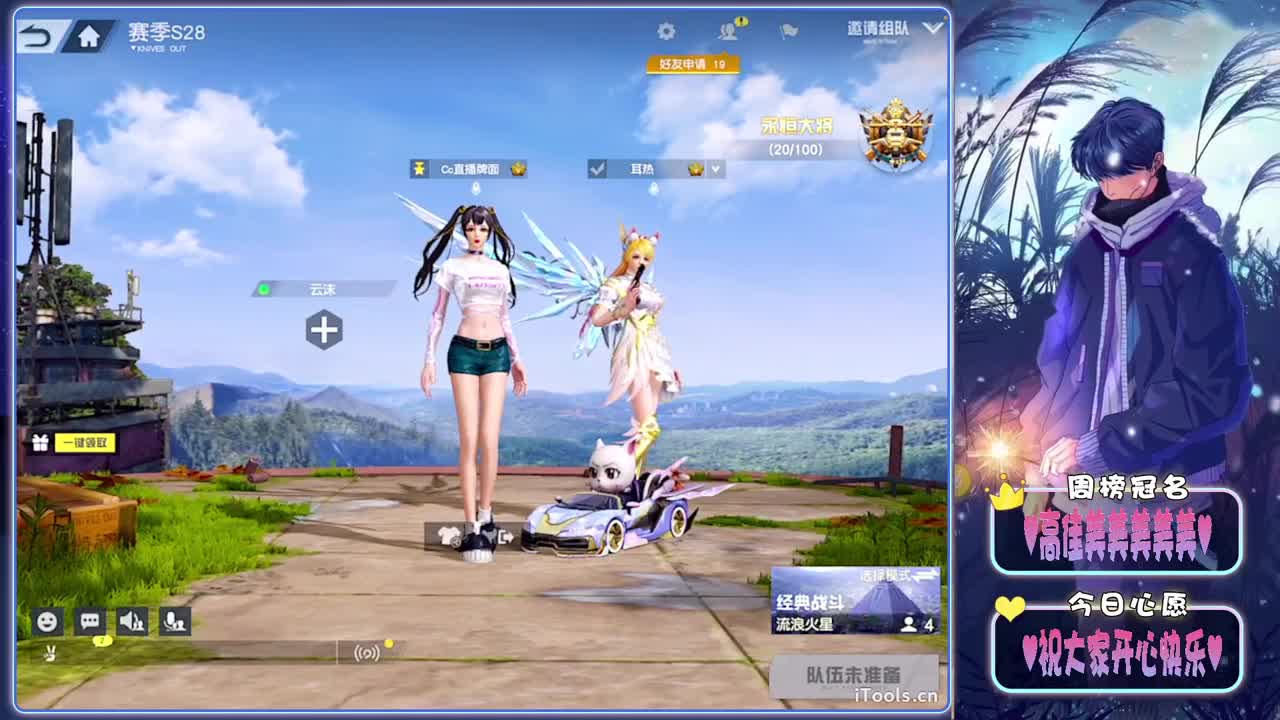Click the flag report icon on top bar
Image resolution: width=1280 pixels, height=720 pixels.
pos(789,31)
